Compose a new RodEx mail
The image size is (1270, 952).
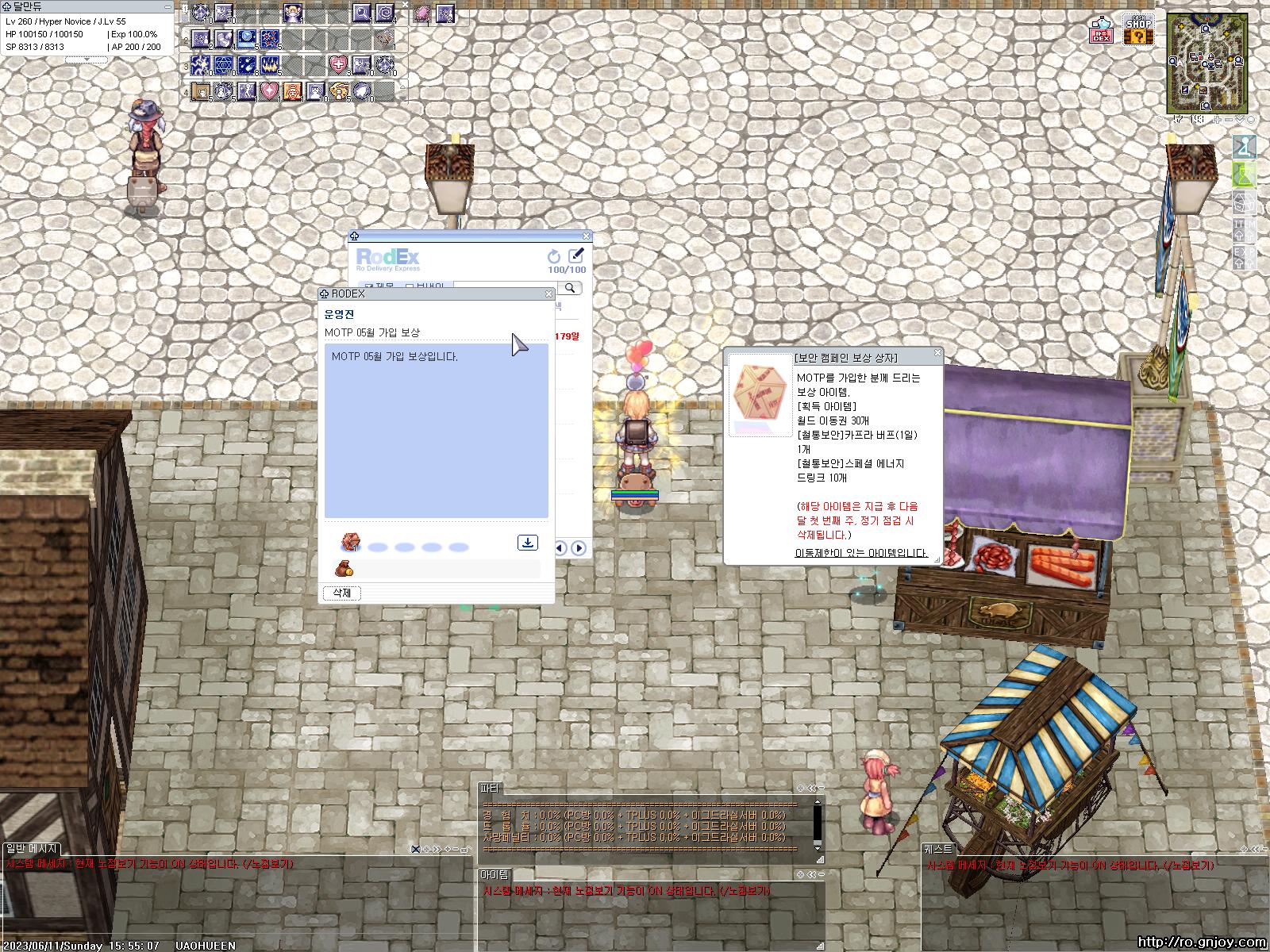(576, 255)
